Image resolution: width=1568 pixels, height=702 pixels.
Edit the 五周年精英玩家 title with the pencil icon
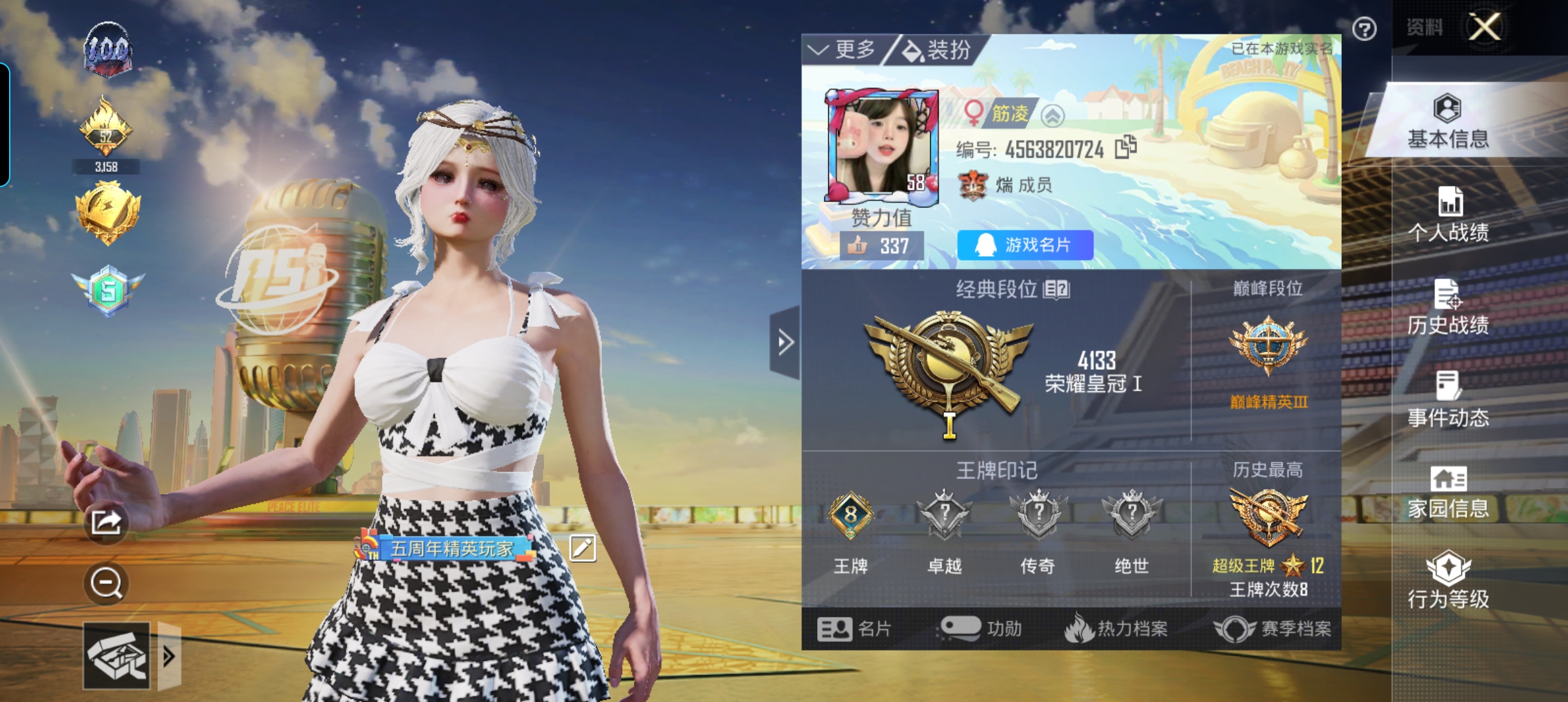coord(582,548)
